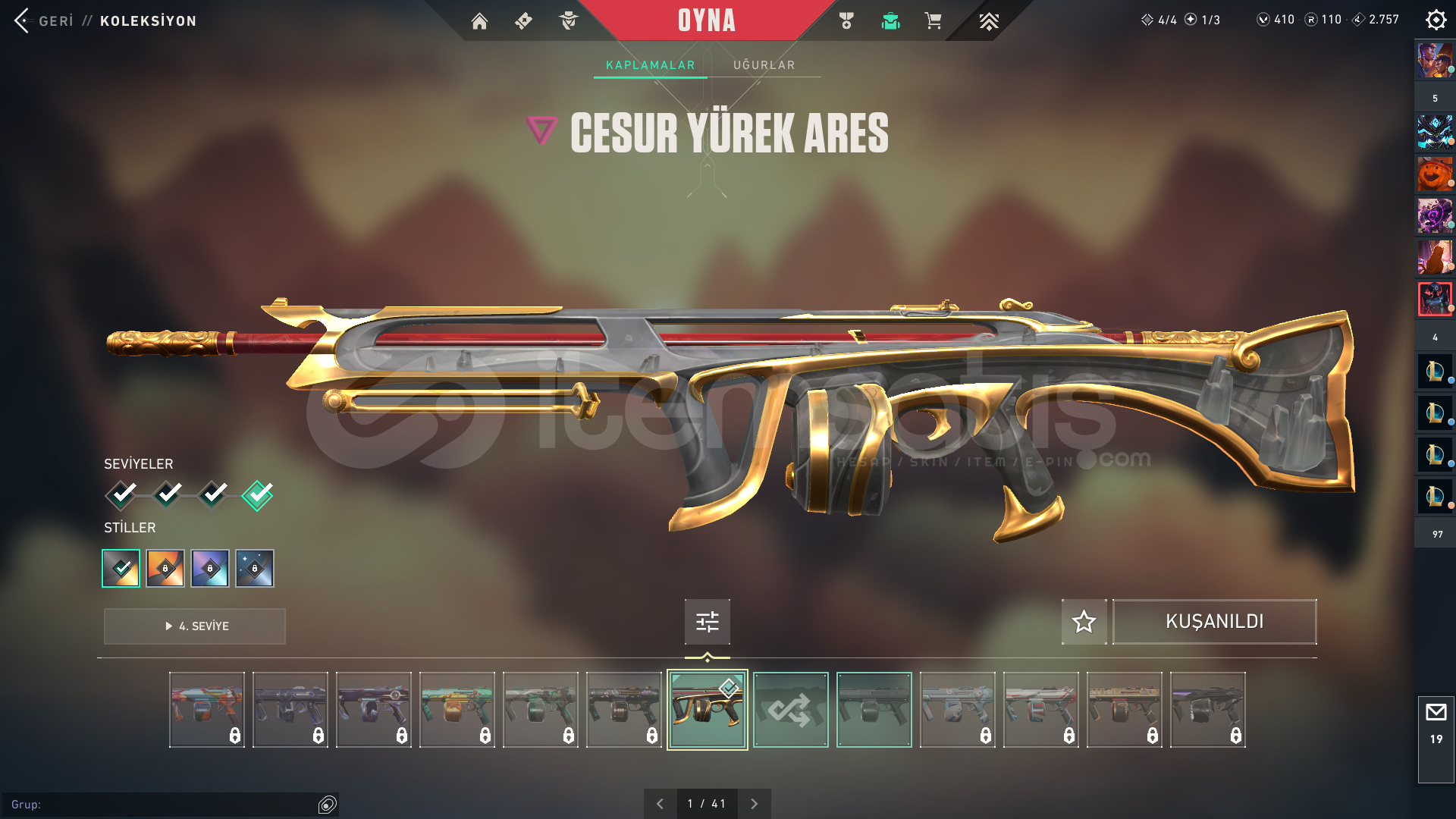The width and height of the screenshot is (1456, 819).
Task: Open the mail envelope inbox
Action: (1436, 713)
